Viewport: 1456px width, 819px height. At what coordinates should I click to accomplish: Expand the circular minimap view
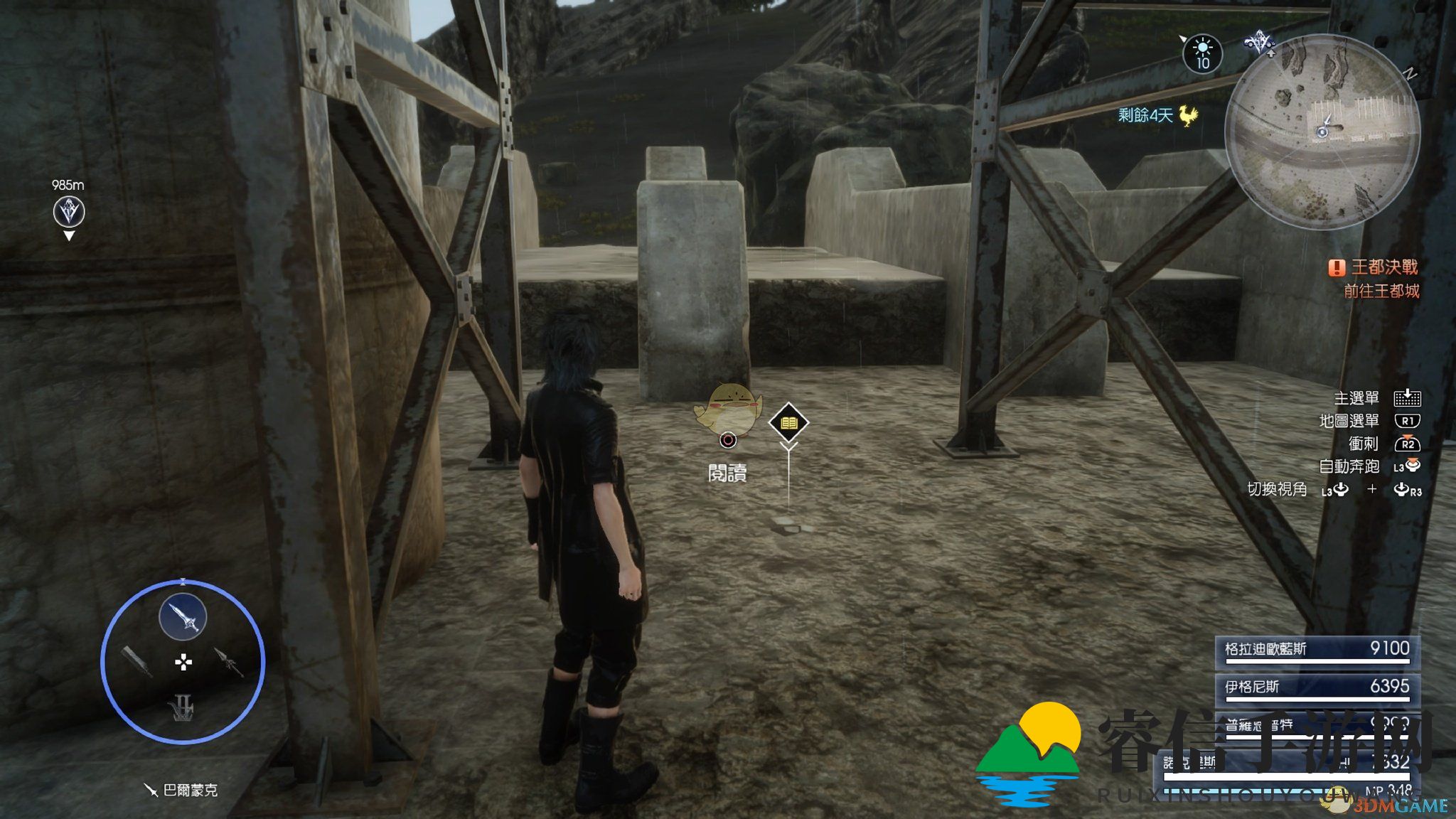(1332, 123)
